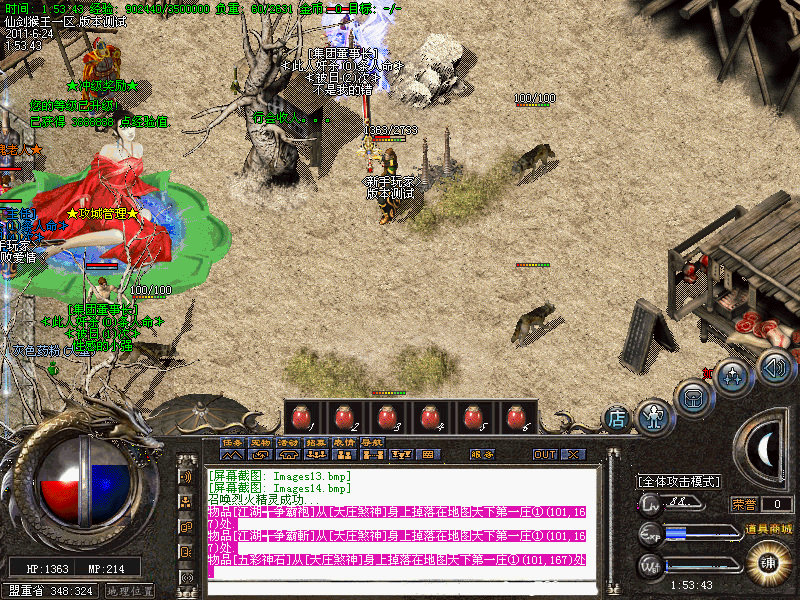Close the game with the X button

[573, 454]
